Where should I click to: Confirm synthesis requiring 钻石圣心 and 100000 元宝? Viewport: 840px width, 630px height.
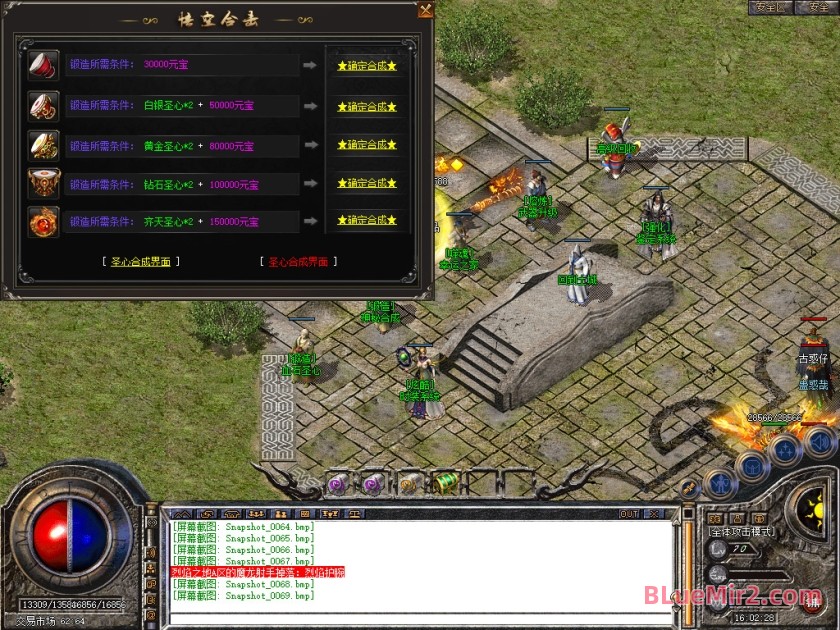point(367,183)
